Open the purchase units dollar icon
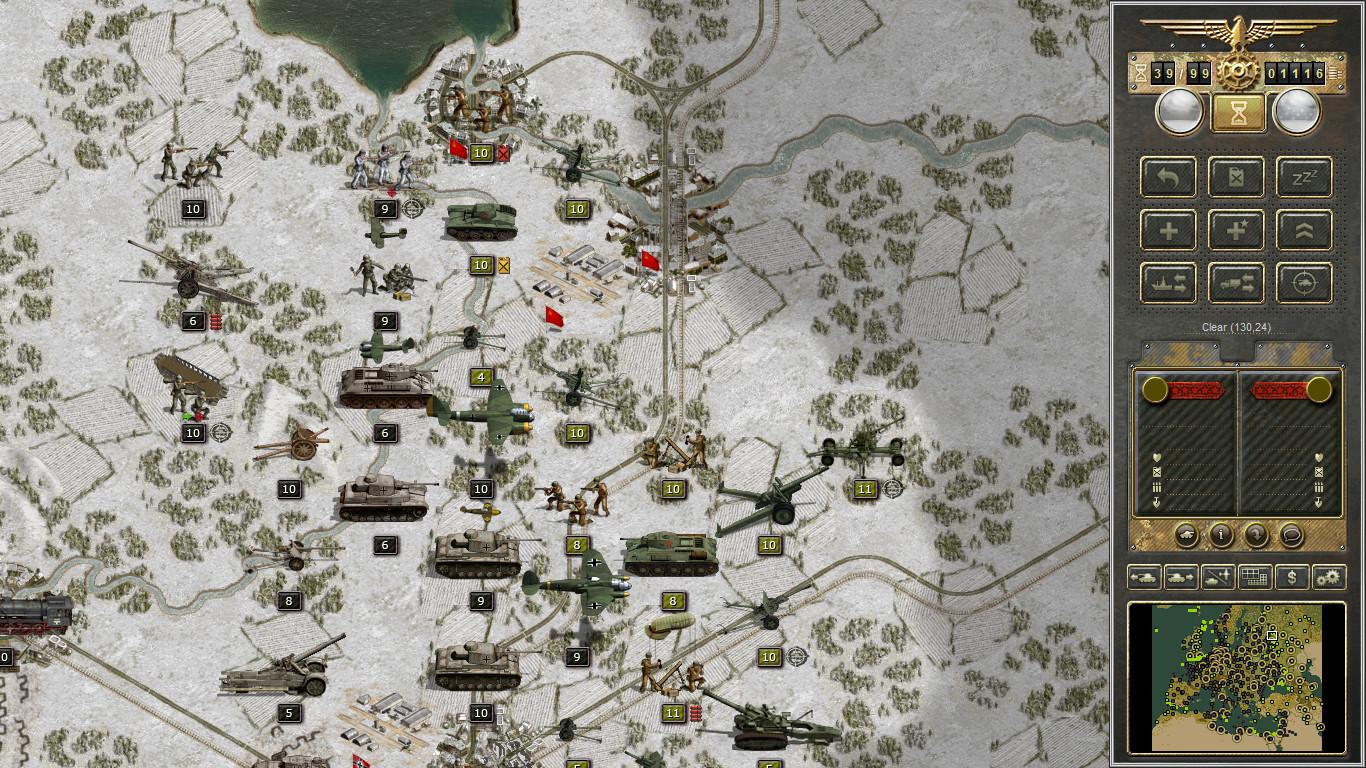The width and height of the screenshot is (1366, 768). coord(1290,577)
